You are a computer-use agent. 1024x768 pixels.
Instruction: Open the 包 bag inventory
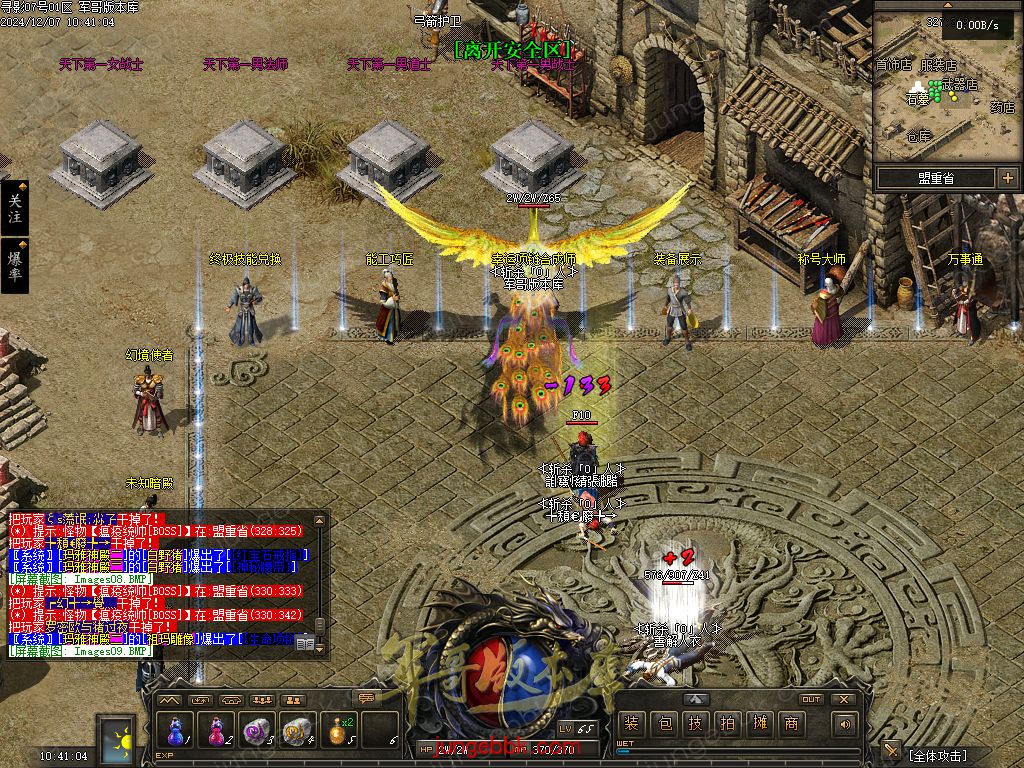663,724
